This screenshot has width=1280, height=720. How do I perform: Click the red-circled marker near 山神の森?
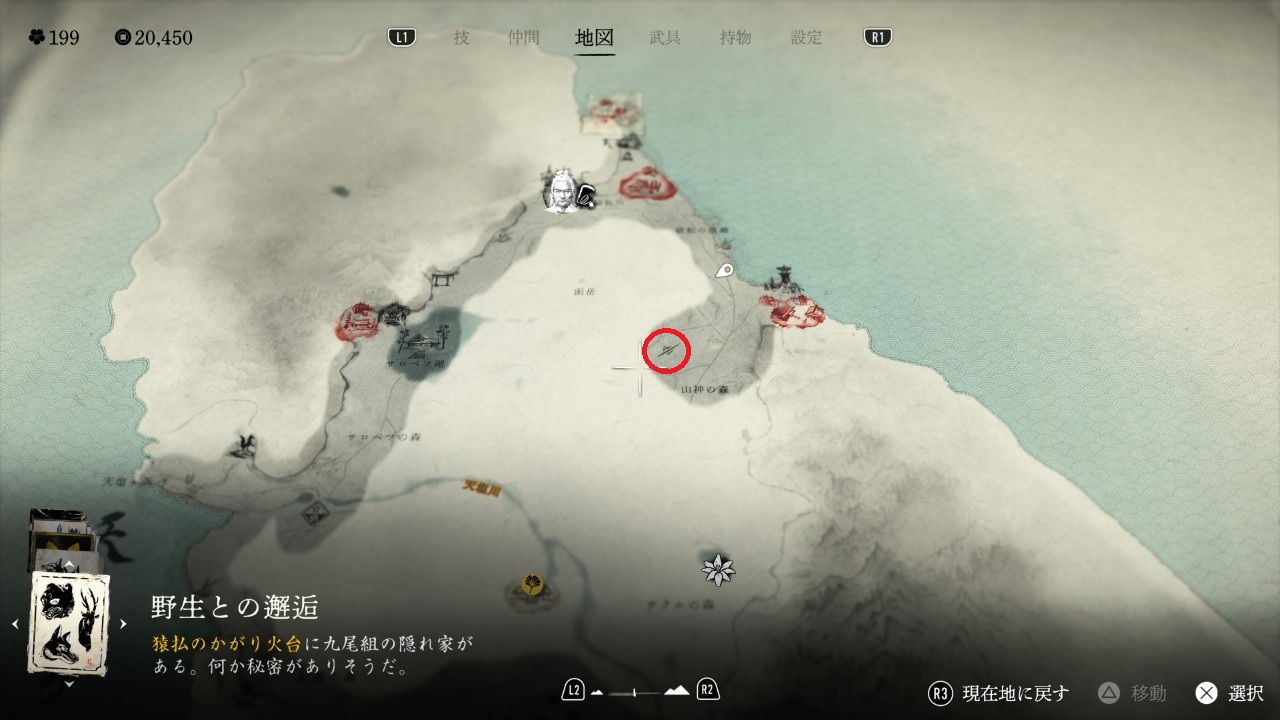tap(667, 350)
